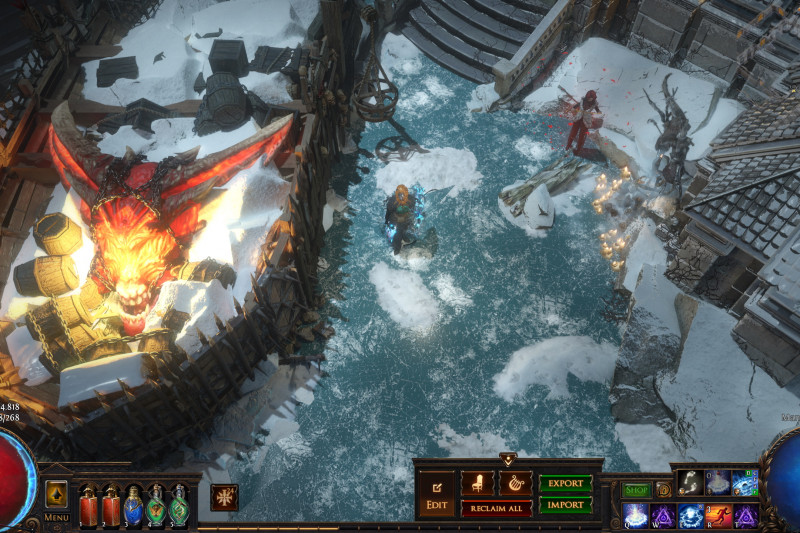
Task: Click the golden level-up arrow icon
Action: tap(56, 495)
